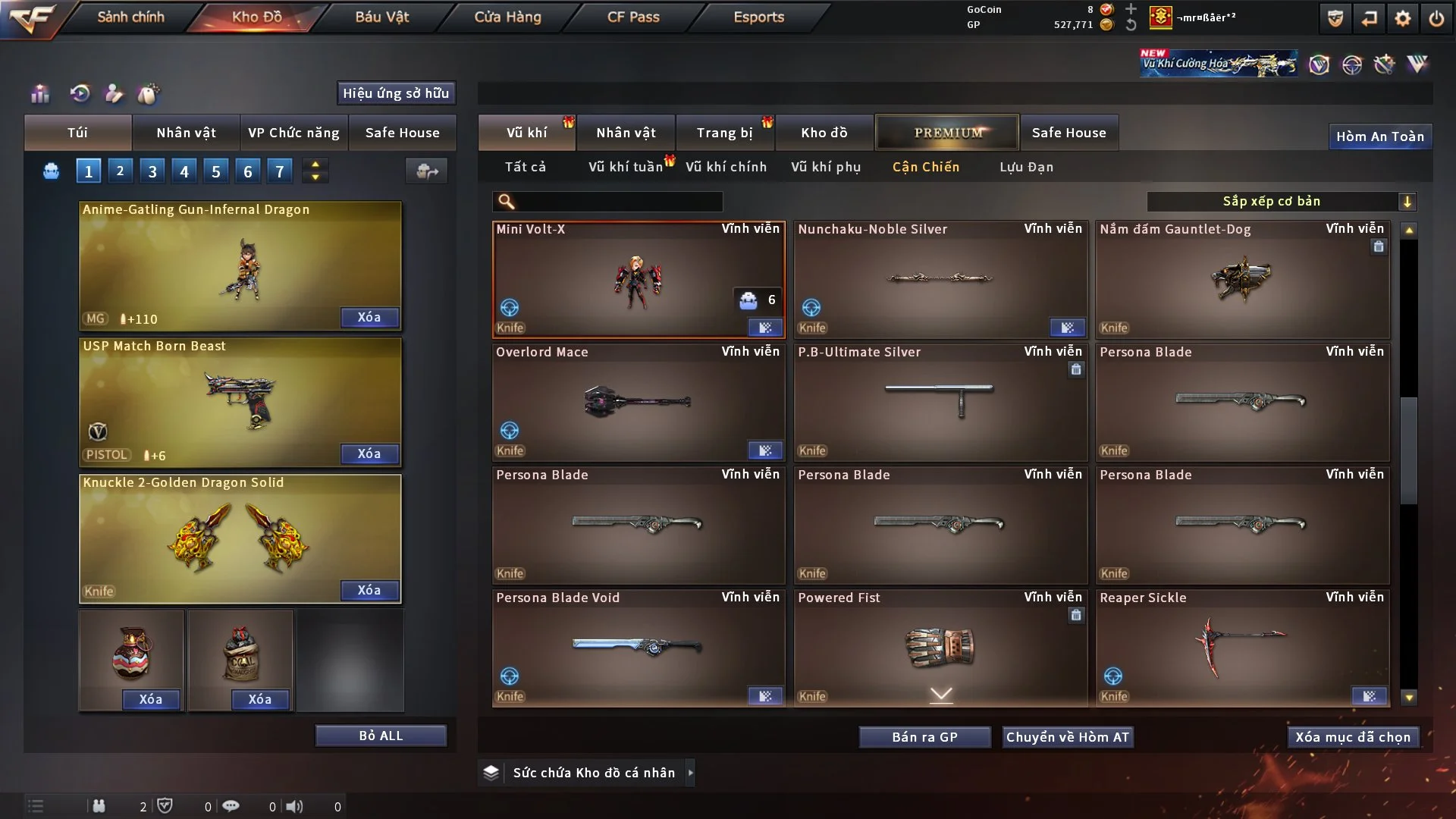The width and height of the screenshot is (1456, 819).
Task: Open the Cửa Hàng shop menu
Action: pyautogui.click(x=507, y=17)
